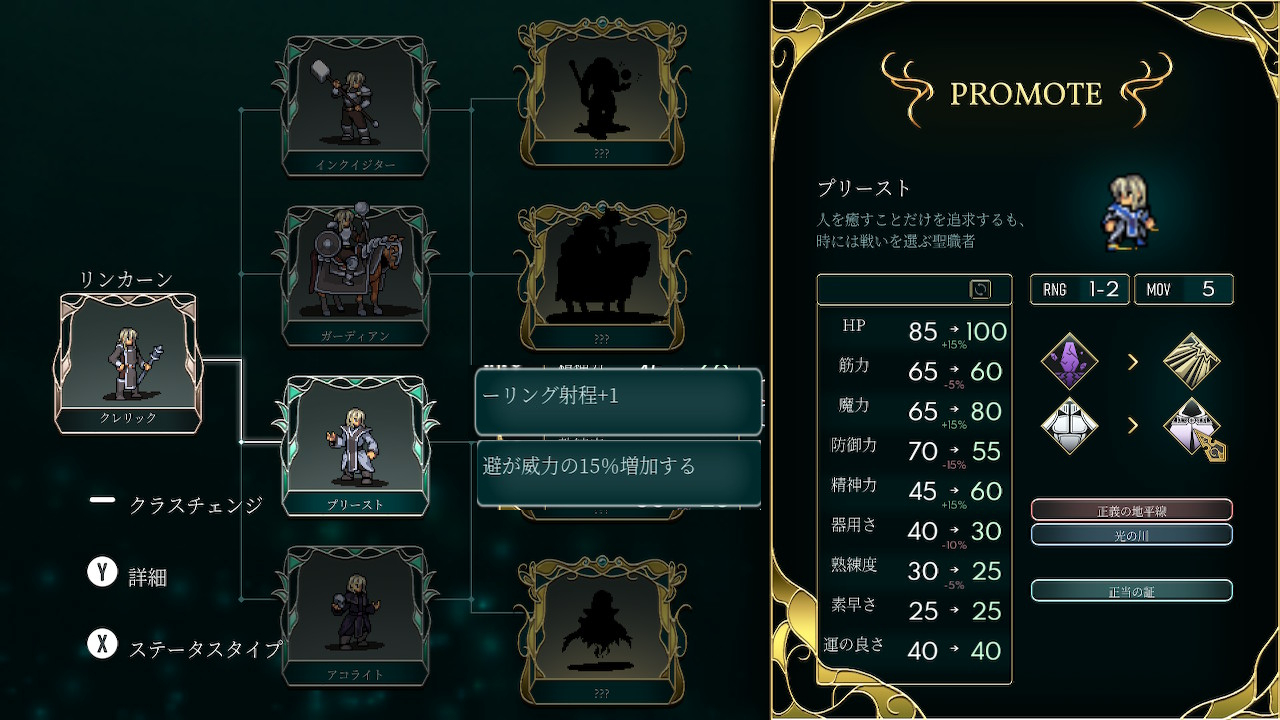Click the light rays skill icon
The width and height of the screenshot is (1280, 720).
[1193, 361]
